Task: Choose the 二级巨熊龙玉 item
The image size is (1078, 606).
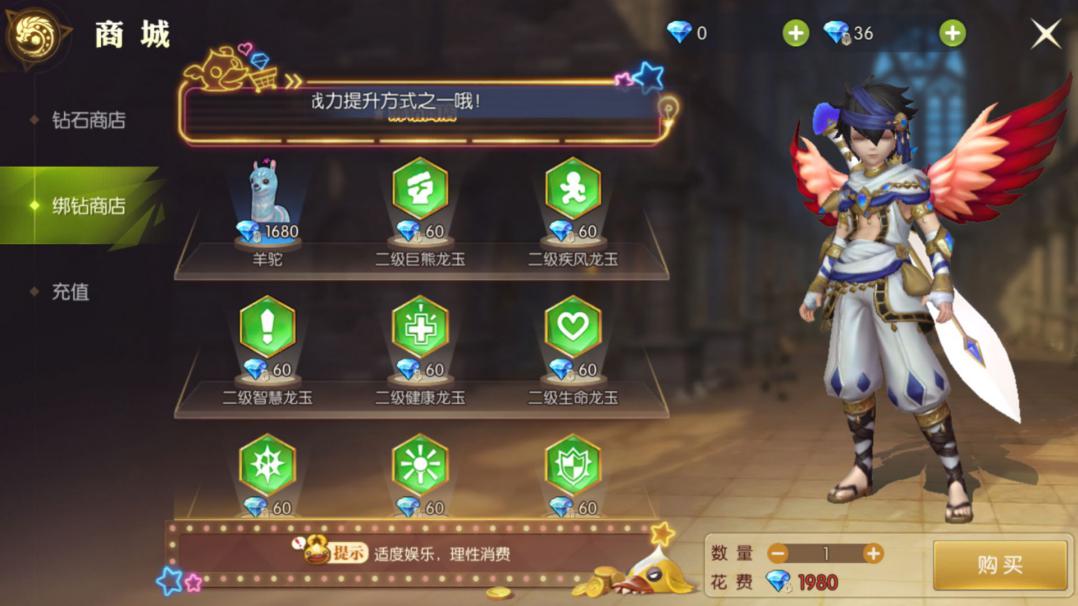Action: click(420, 192)
